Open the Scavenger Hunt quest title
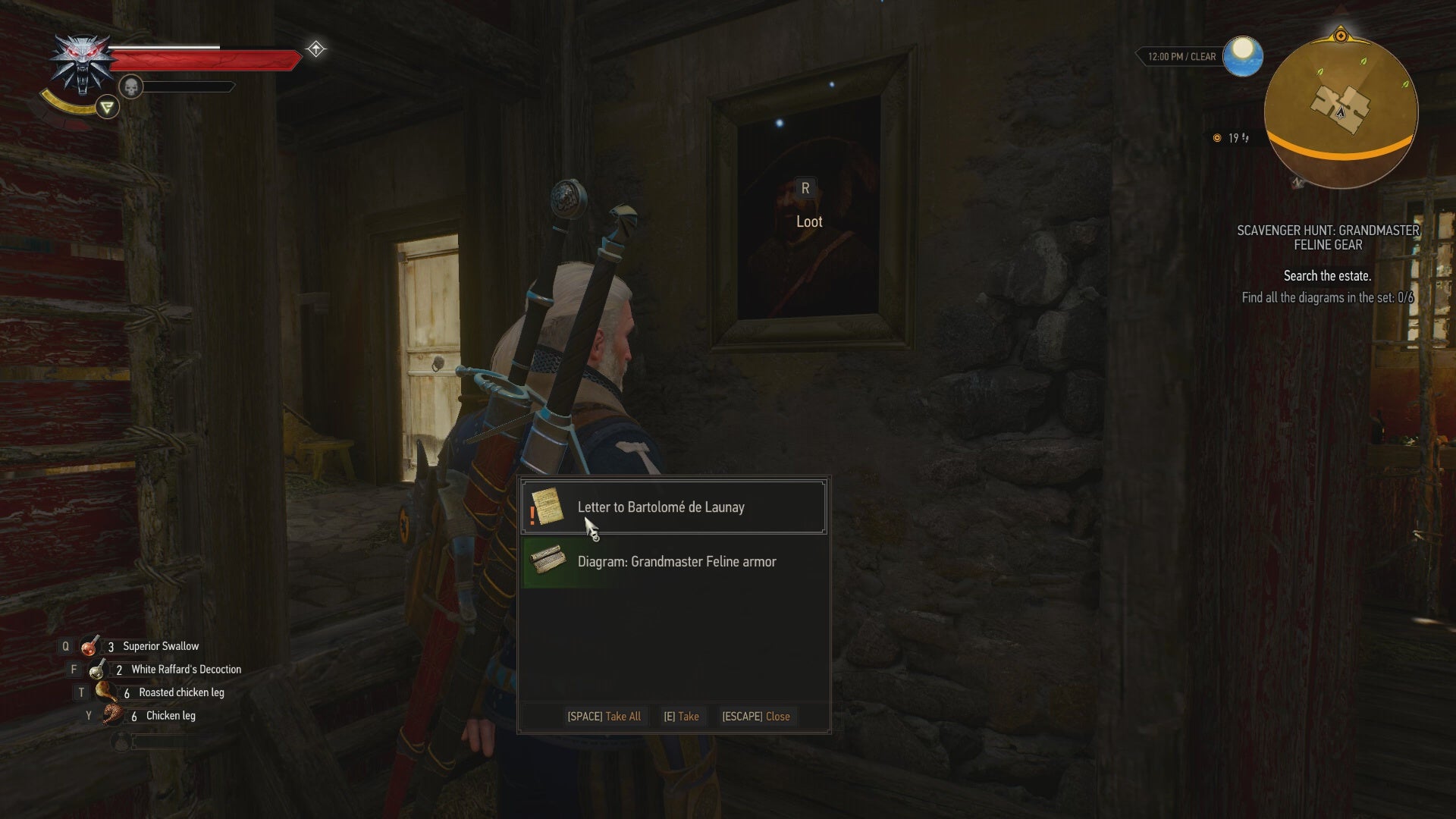 click(x=1329, y=237)
